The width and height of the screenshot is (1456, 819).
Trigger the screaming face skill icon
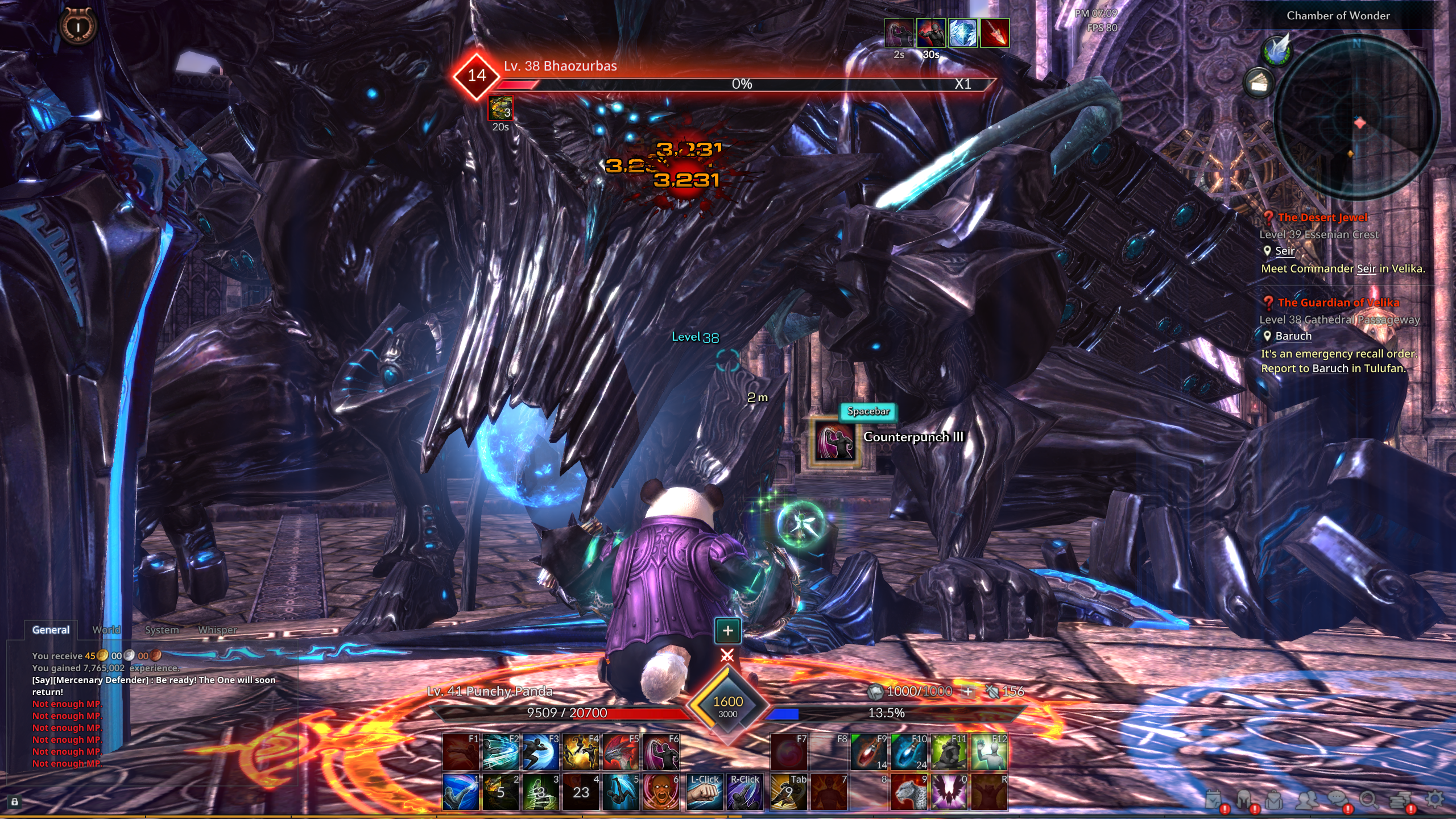pos(661,792)
